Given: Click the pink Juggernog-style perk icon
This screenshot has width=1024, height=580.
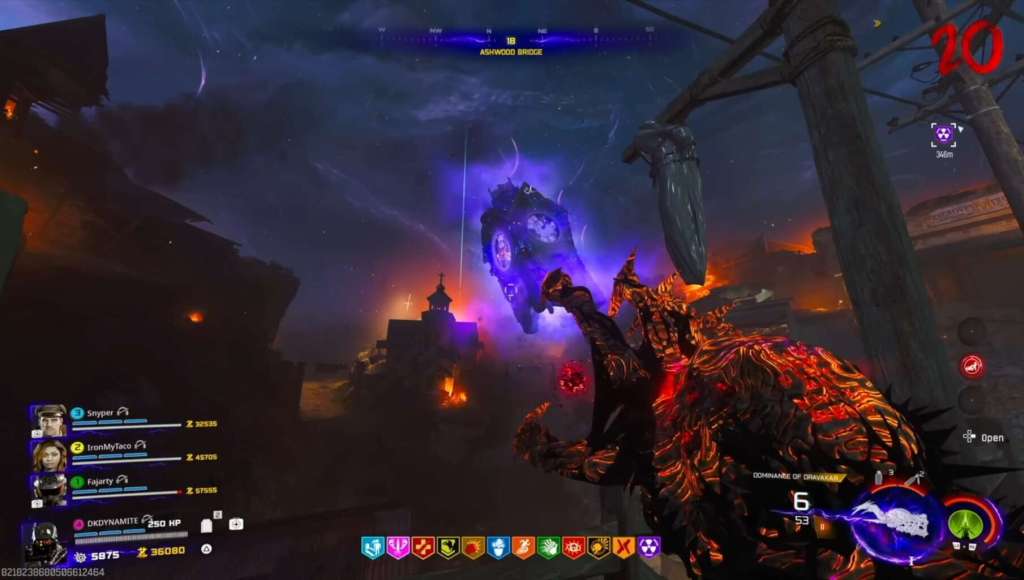Looking at the screenshot, I should (398, 547).
